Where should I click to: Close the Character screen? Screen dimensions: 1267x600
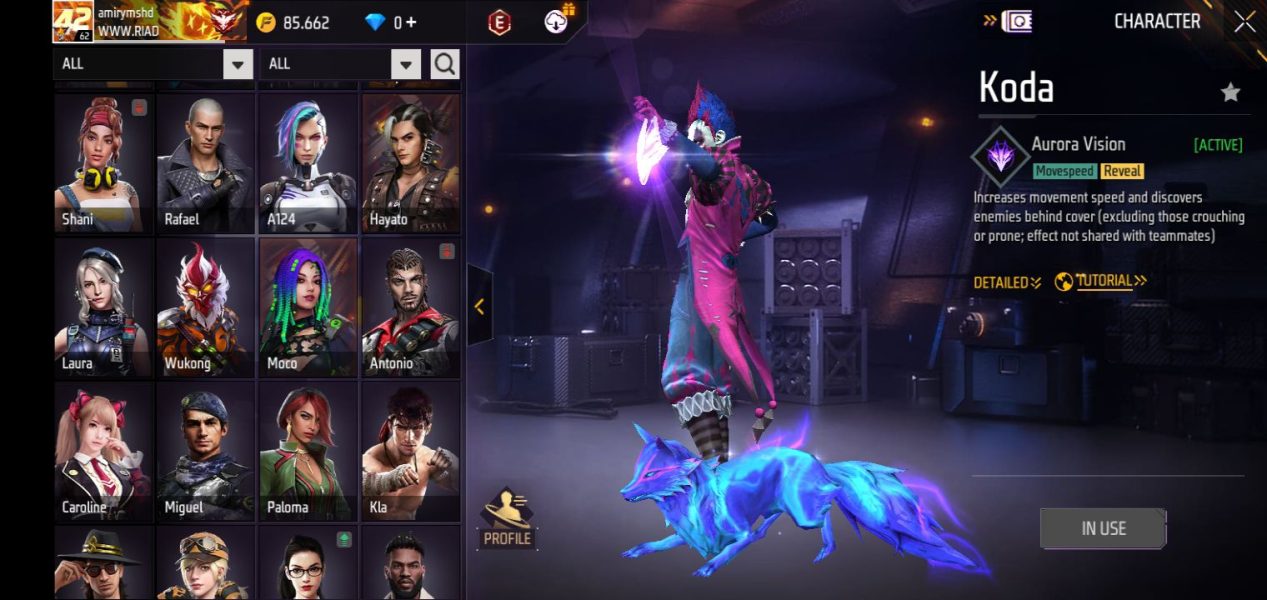click(x=1244, y=22)
